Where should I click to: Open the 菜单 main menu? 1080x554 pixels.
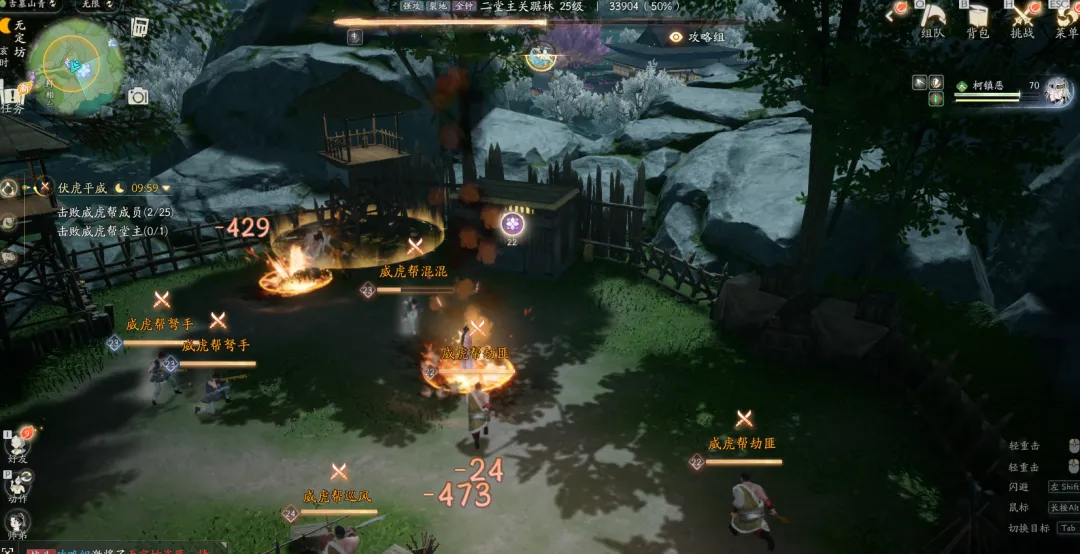point(1066,20)
